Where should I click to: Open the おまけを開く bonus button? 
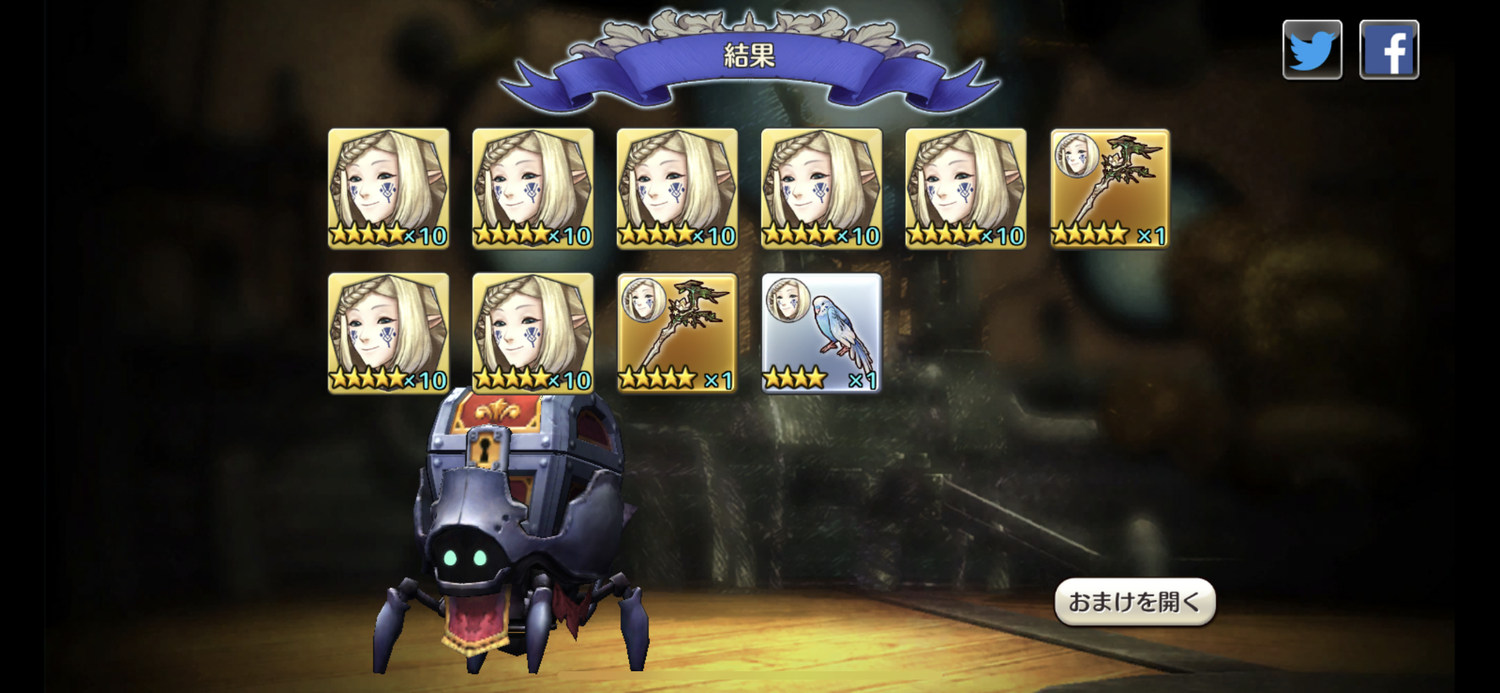(1135, 602)
